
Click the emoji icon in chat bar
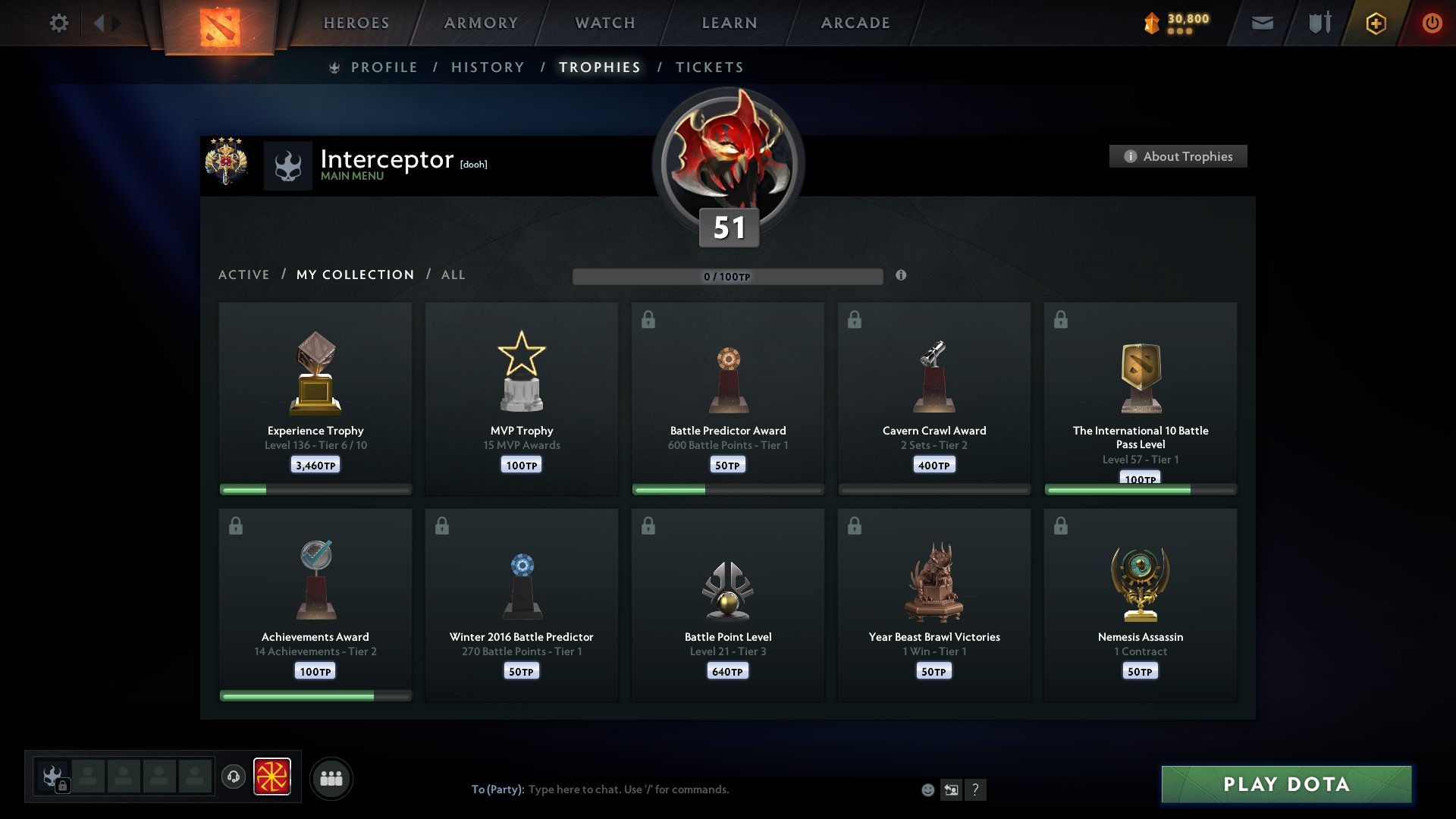click(x=927, y=789)
